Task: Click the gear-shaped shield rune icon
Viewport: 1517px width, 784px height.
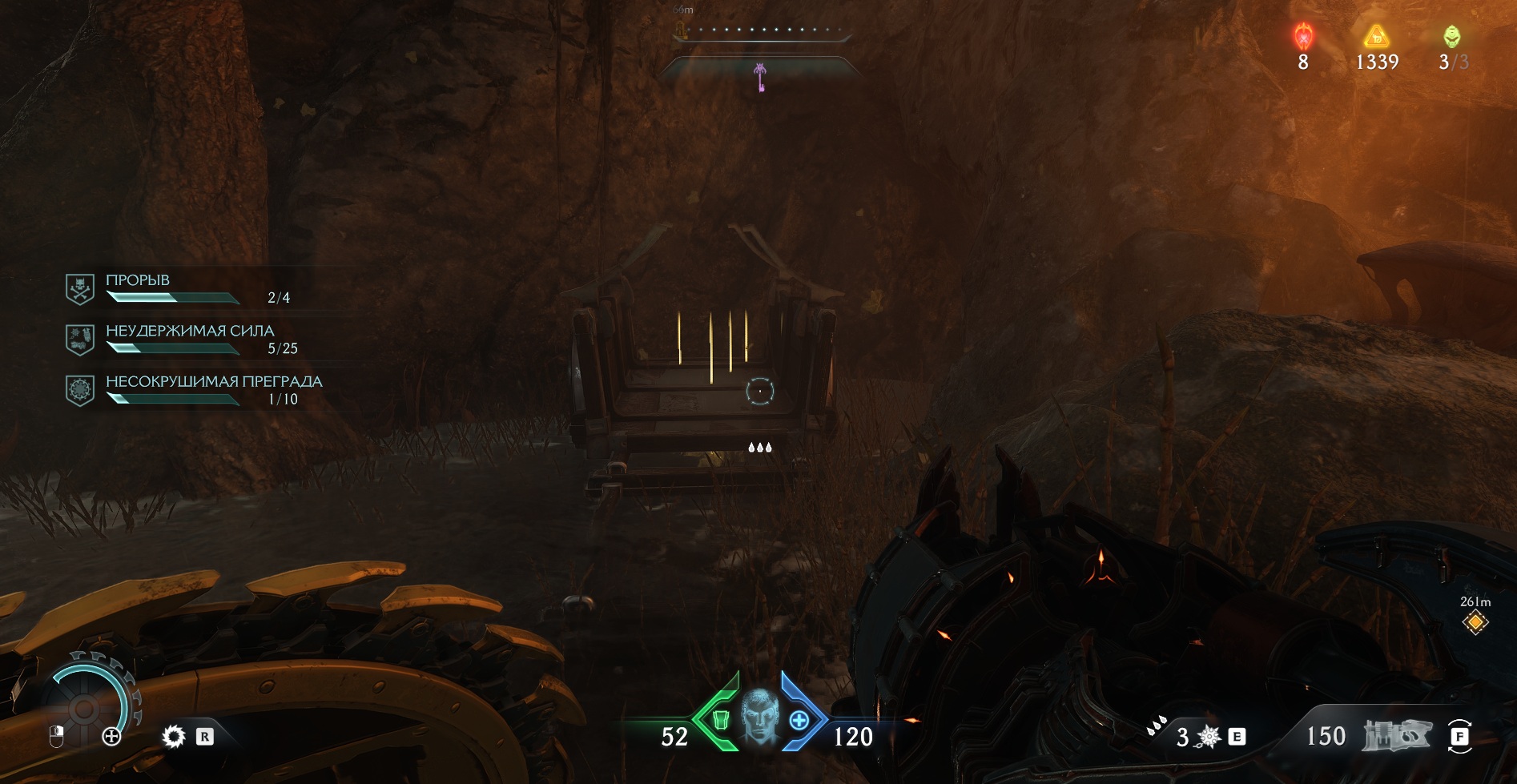Action: coord(173,736)
